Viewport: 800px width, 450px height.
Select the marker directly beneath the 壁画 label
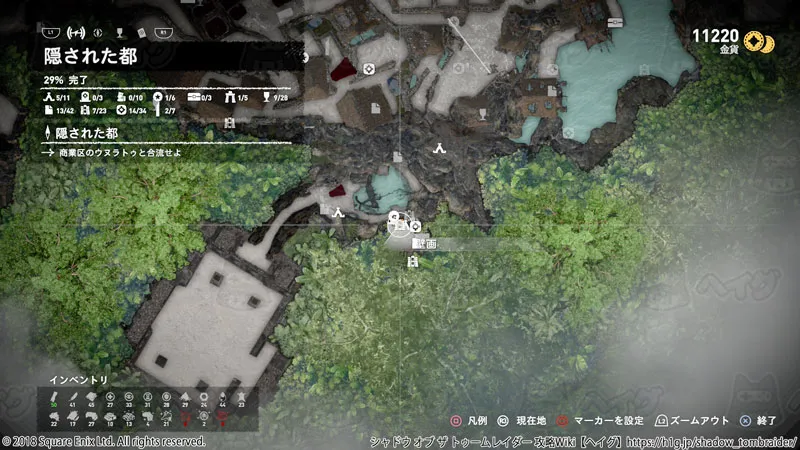[413, 262]
